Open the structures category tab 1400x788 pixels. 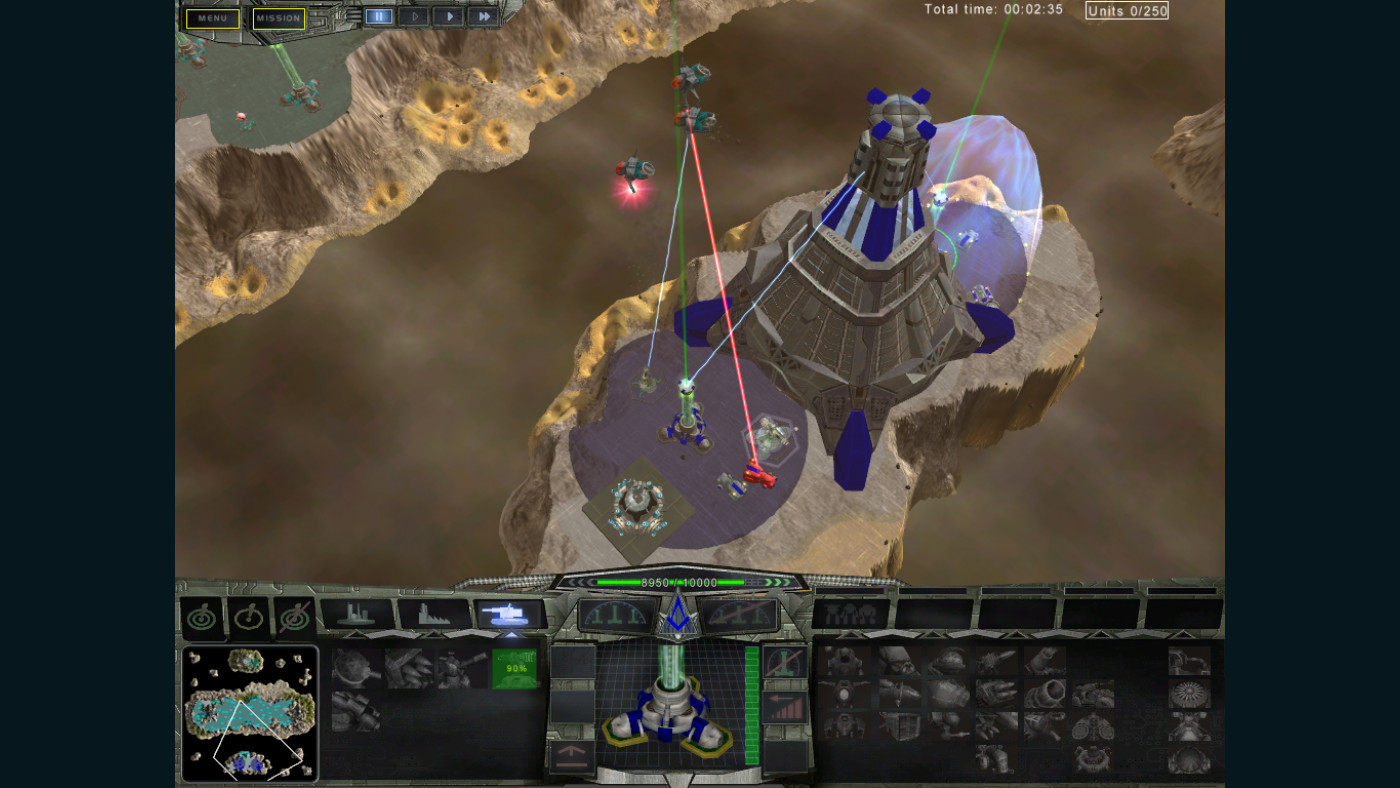coord(357,614)
